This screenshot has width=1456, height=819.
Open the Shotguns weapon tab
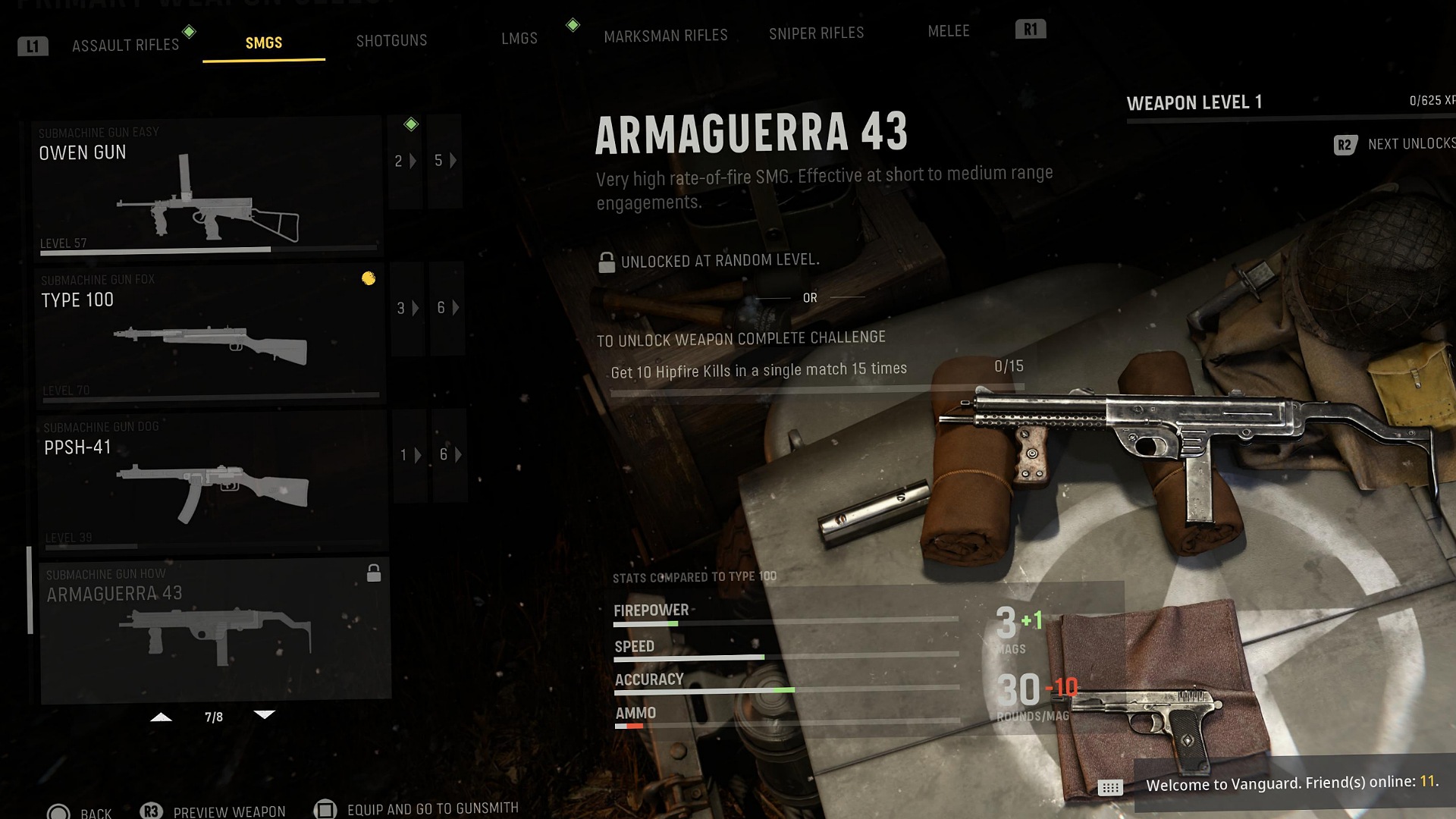tap(391, 41)
